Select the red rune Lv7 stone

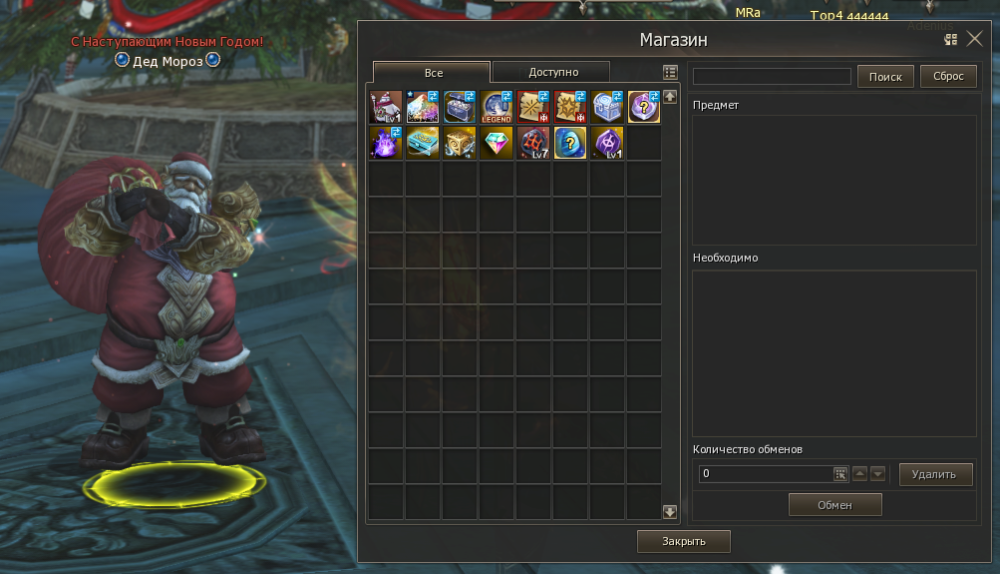coord(534,143)
